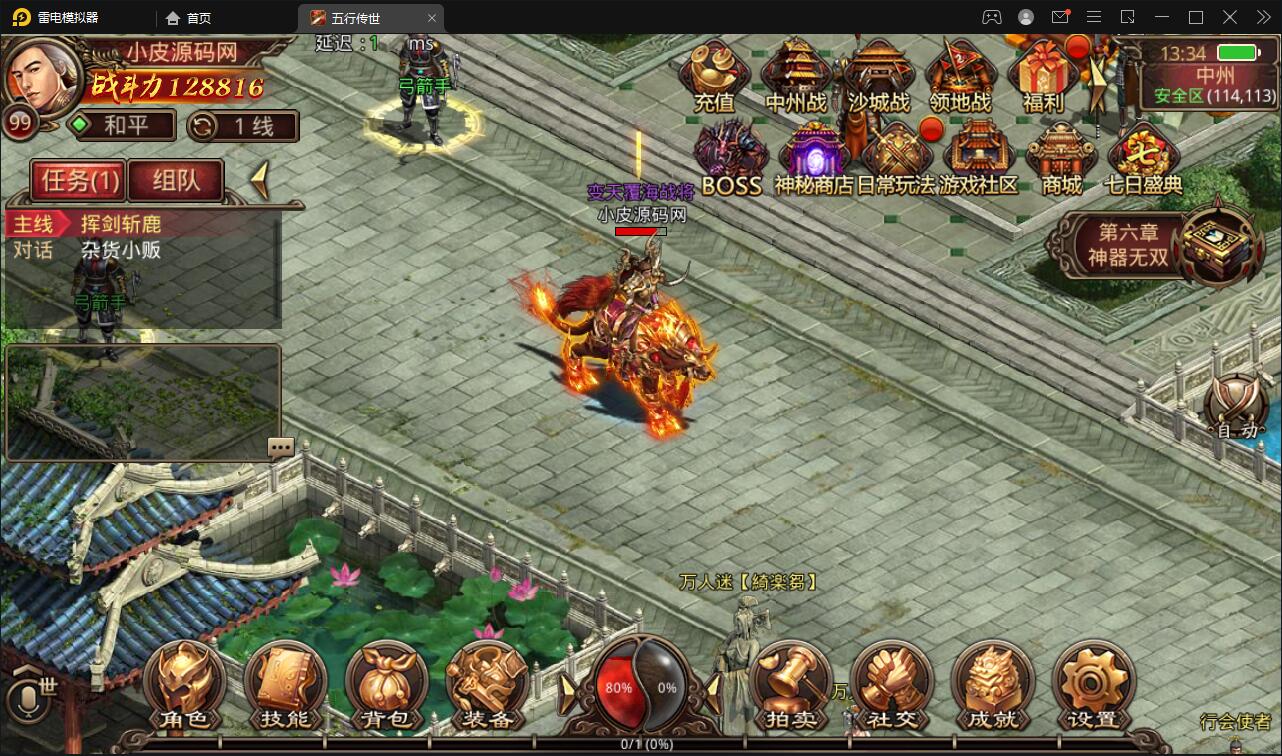Open the 设置 settings gear

[x=1092, y=686]
